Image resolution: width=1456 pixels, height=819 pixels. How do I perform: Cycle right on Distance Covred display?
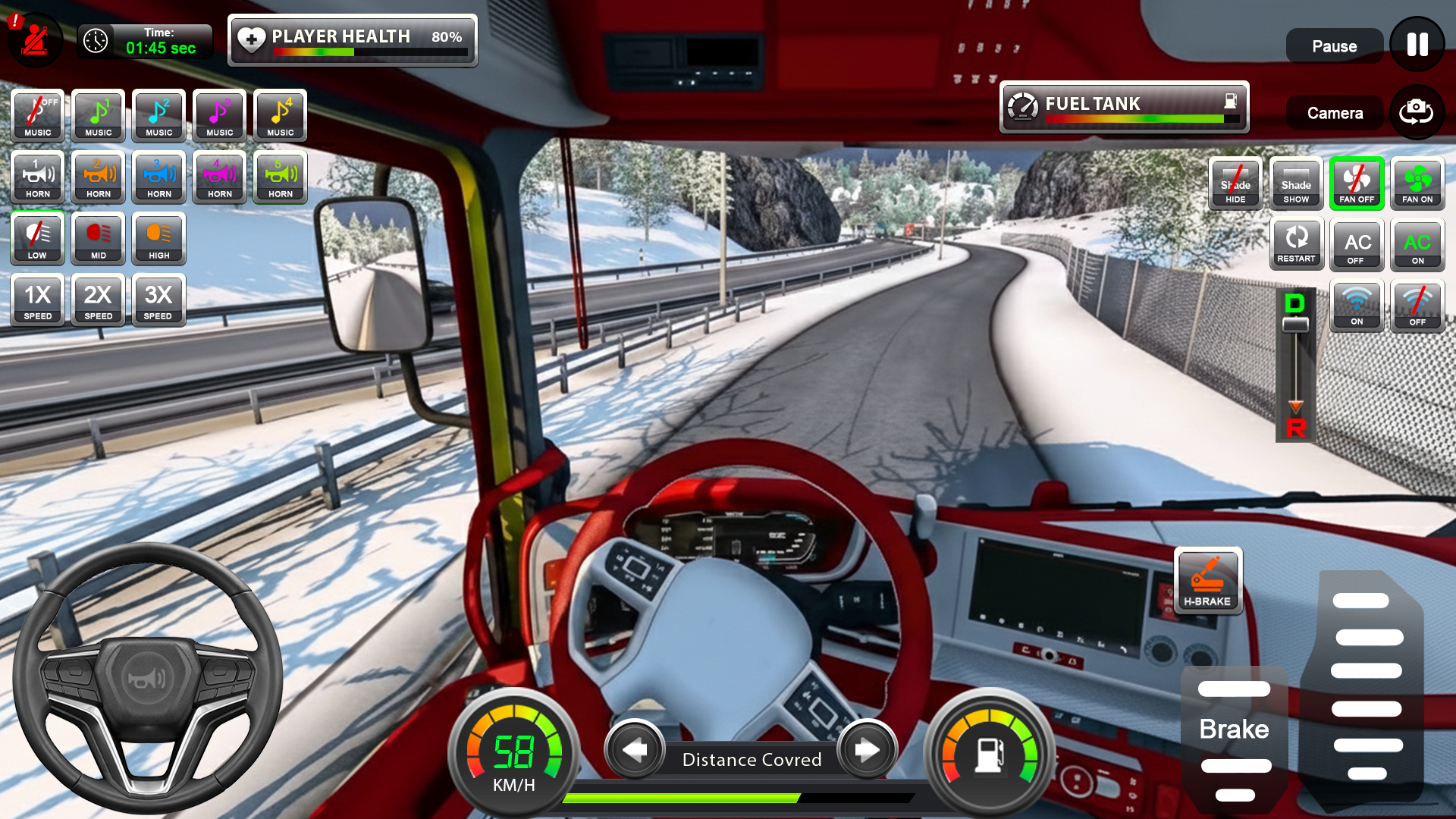tap(867, 751)
